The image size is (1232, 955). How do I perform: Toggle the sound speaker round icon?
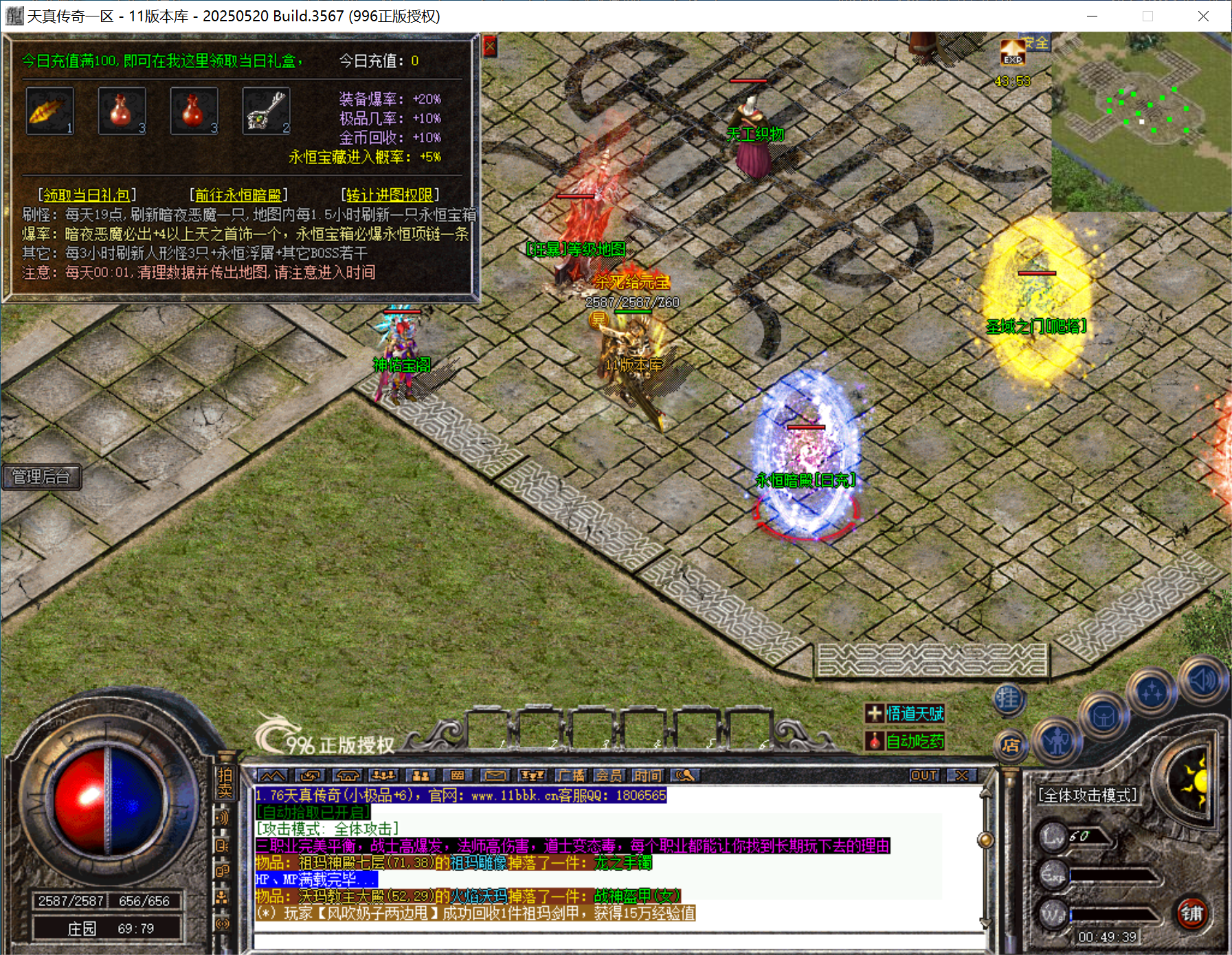(x=1202, y=680)
